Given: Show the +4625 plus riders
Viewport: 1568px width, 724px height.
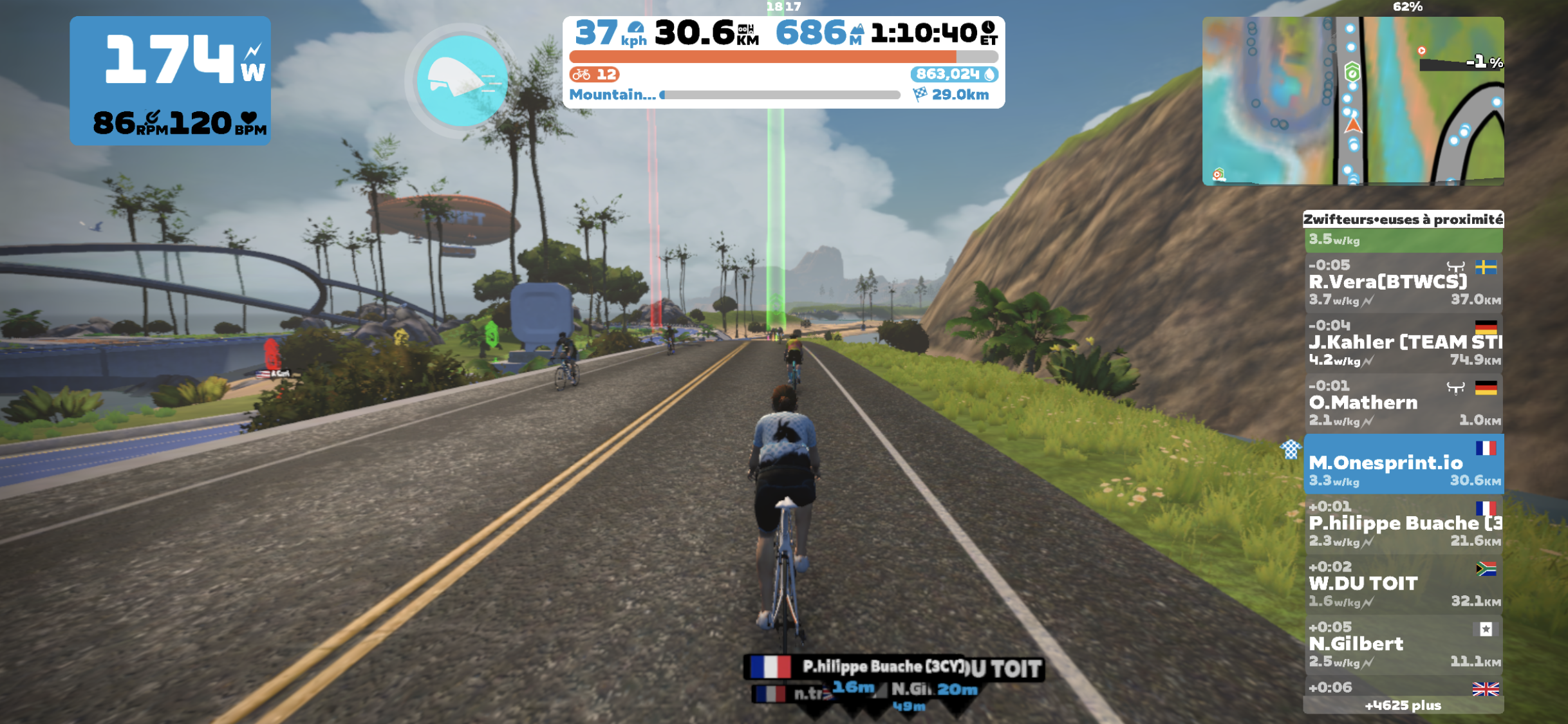Looking at the screenshot, I should click(x=1403, y=705).
